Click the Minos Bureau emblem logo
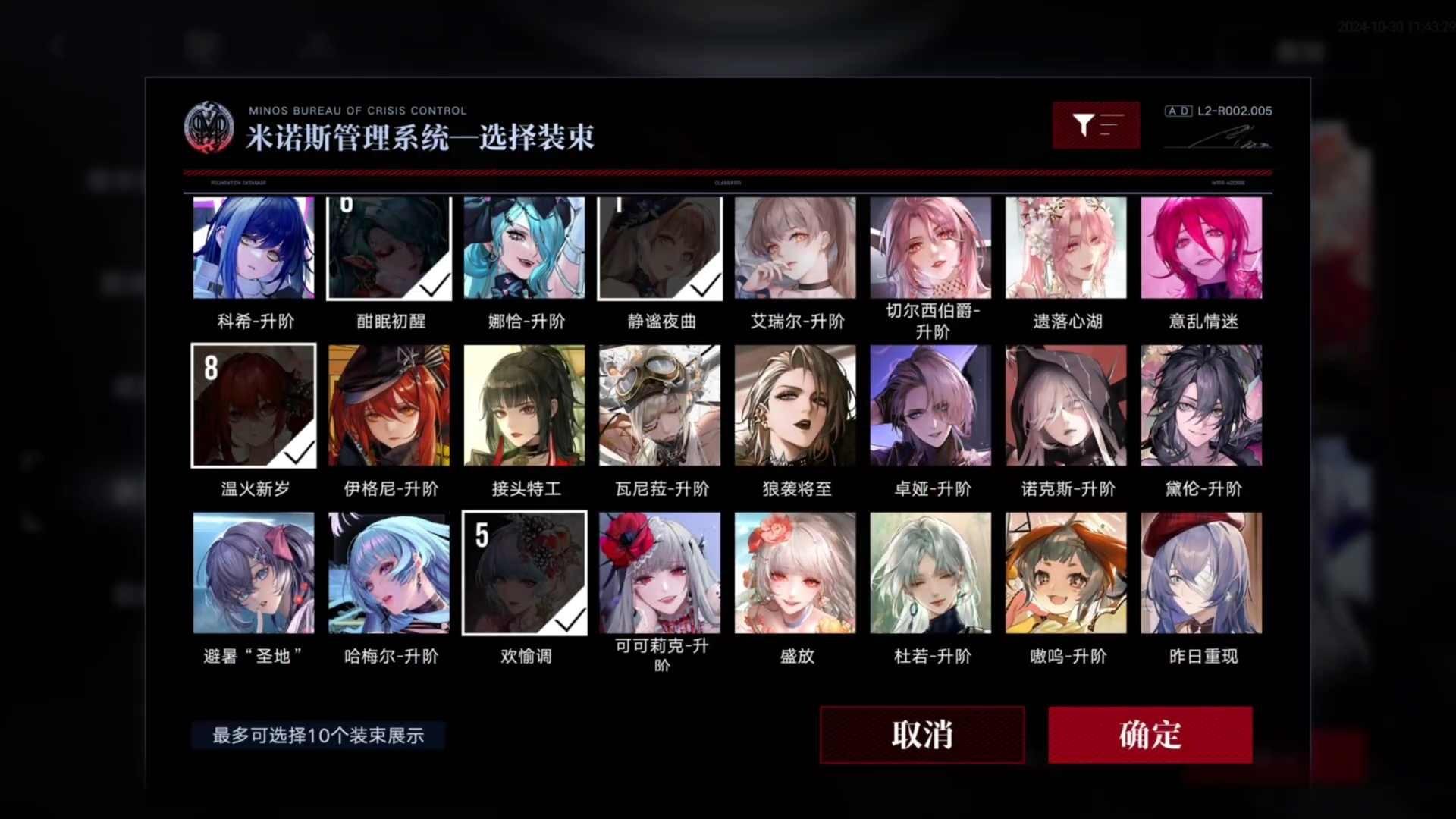 [x=210, y=124]
